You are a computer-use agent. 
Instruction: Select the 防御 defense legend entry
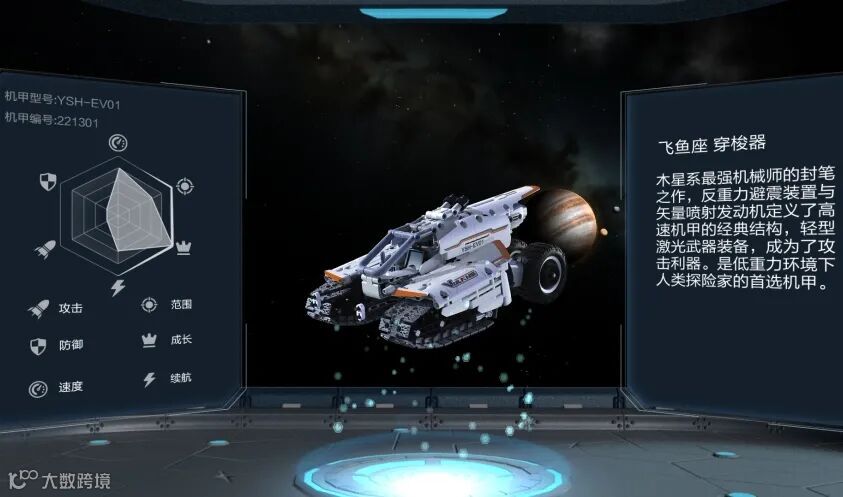(58, 346)
